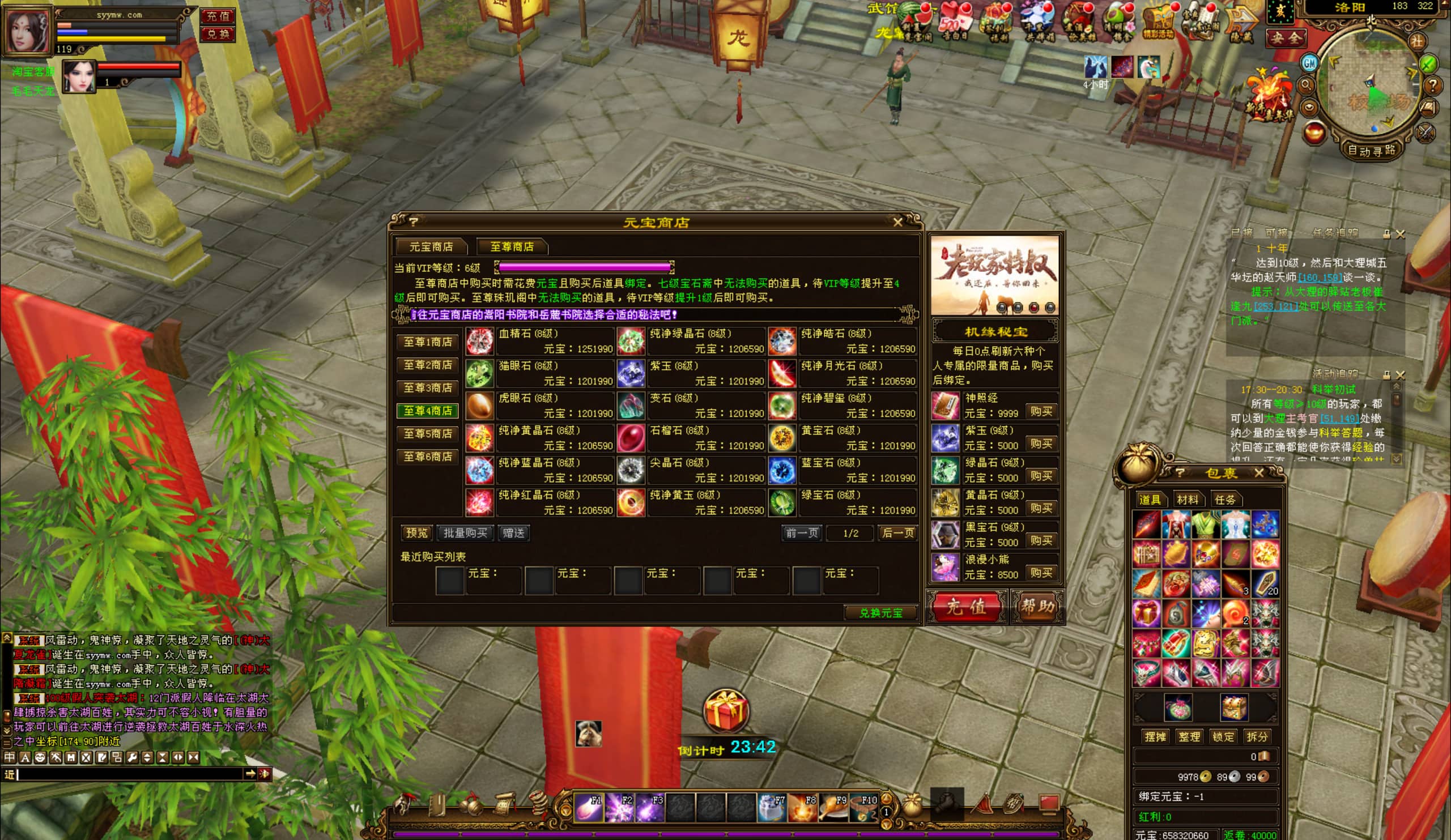
Task: Buy 神照经 with its 购买 button
Action: [x=1041, y=412]
